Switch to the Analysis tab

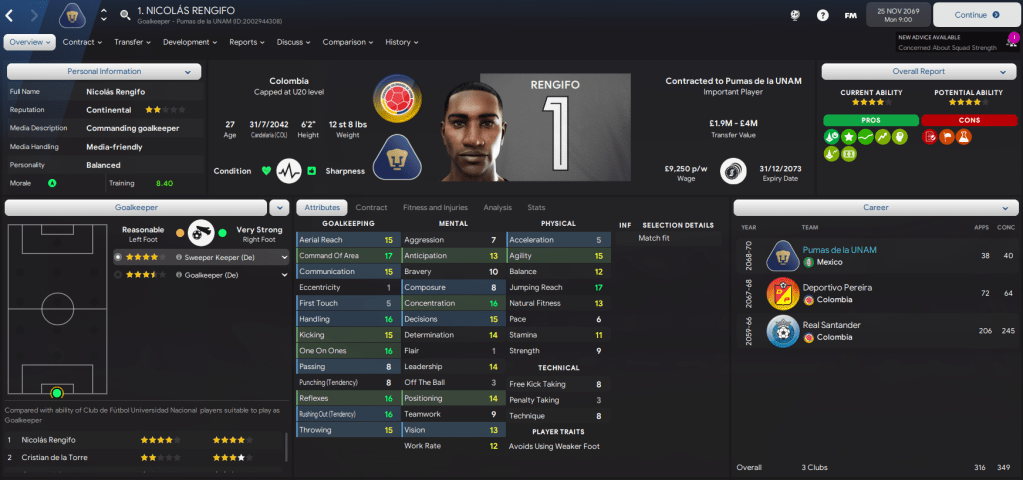point(497,207)
